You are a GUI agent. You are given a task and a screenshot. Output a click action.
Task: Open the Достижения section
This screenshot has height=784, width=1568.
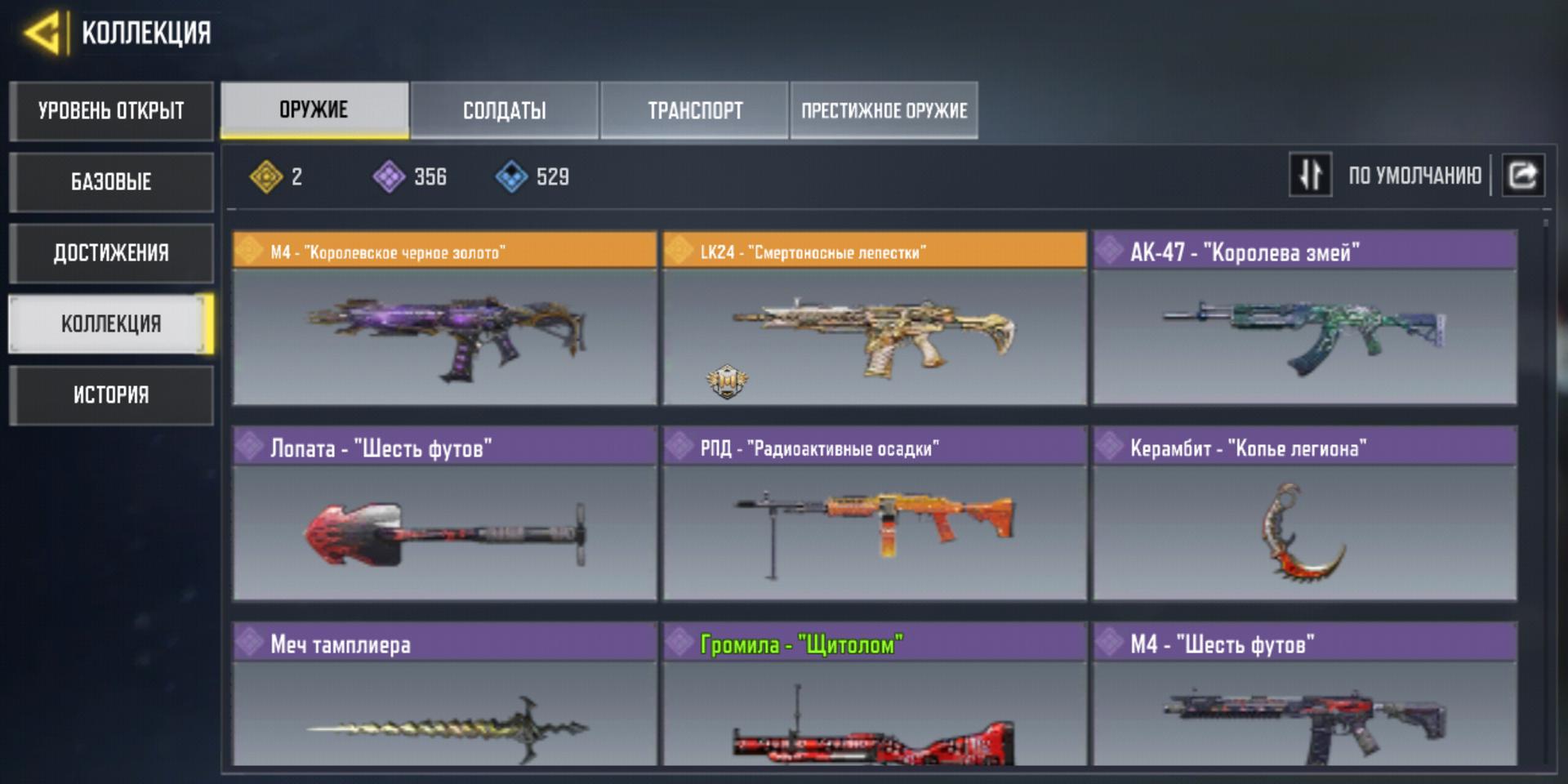tap(111, 252)
